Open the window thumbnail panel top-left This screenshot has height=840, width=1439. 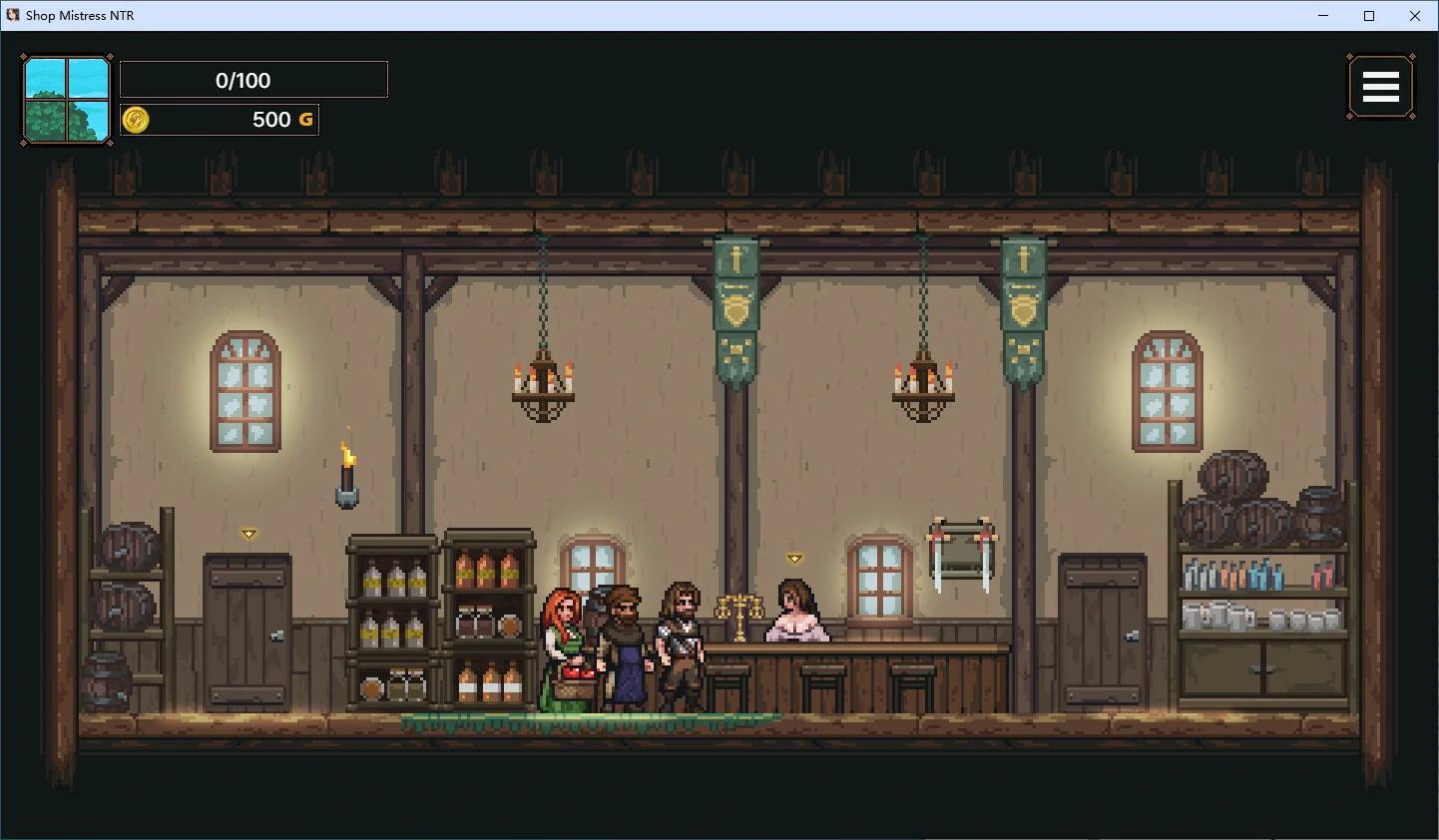[66, 100]
